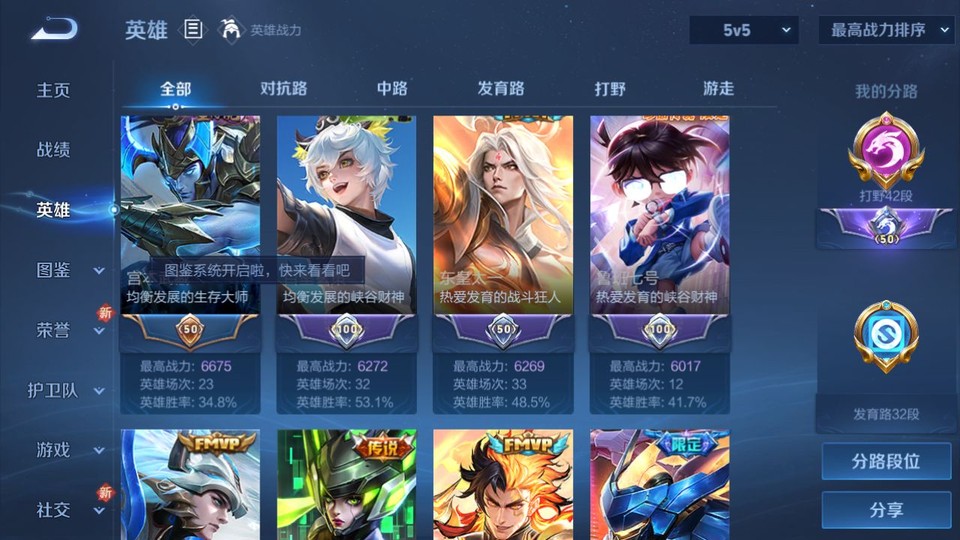Open the 社交 sidebar entry
This screenshot has width=960, height=540.
[x=54, y=510]
